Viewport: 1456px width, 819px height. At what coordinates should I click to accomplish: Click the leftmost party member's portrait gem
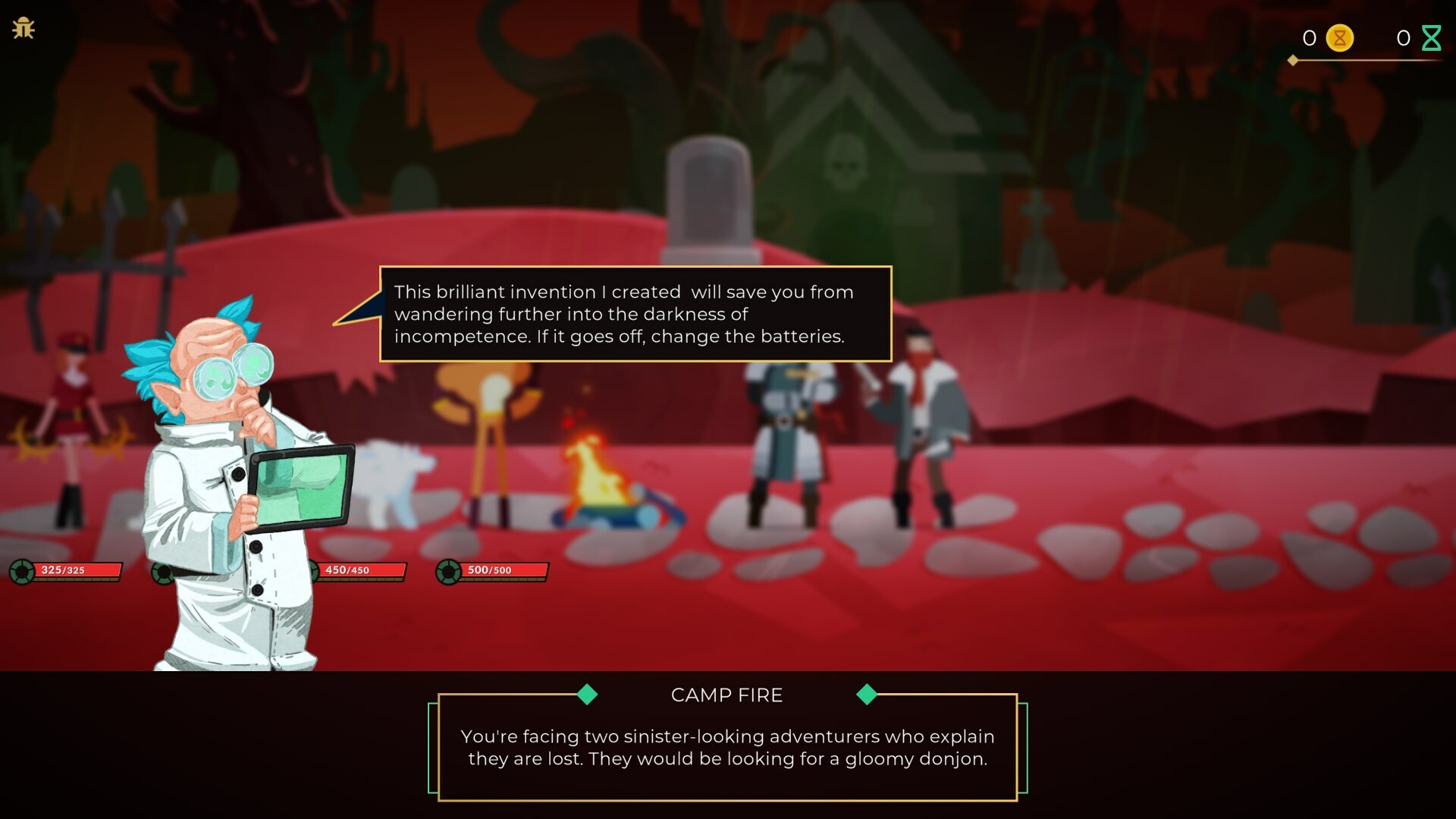[x=20, y=570]
